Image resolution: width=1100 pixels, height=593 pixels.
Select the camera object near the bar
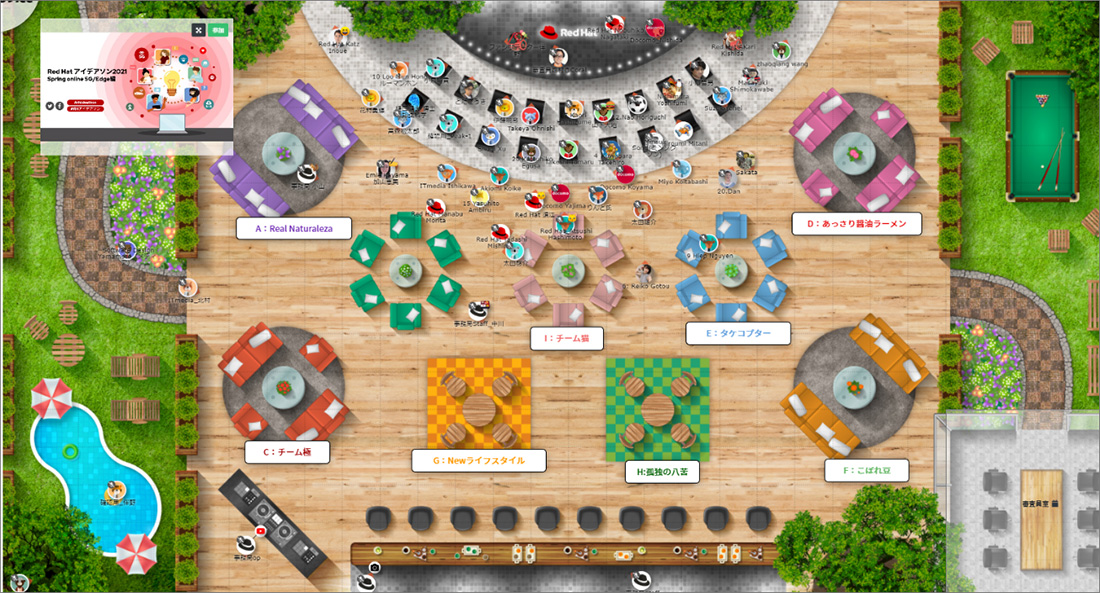click(x=374, y=568)
